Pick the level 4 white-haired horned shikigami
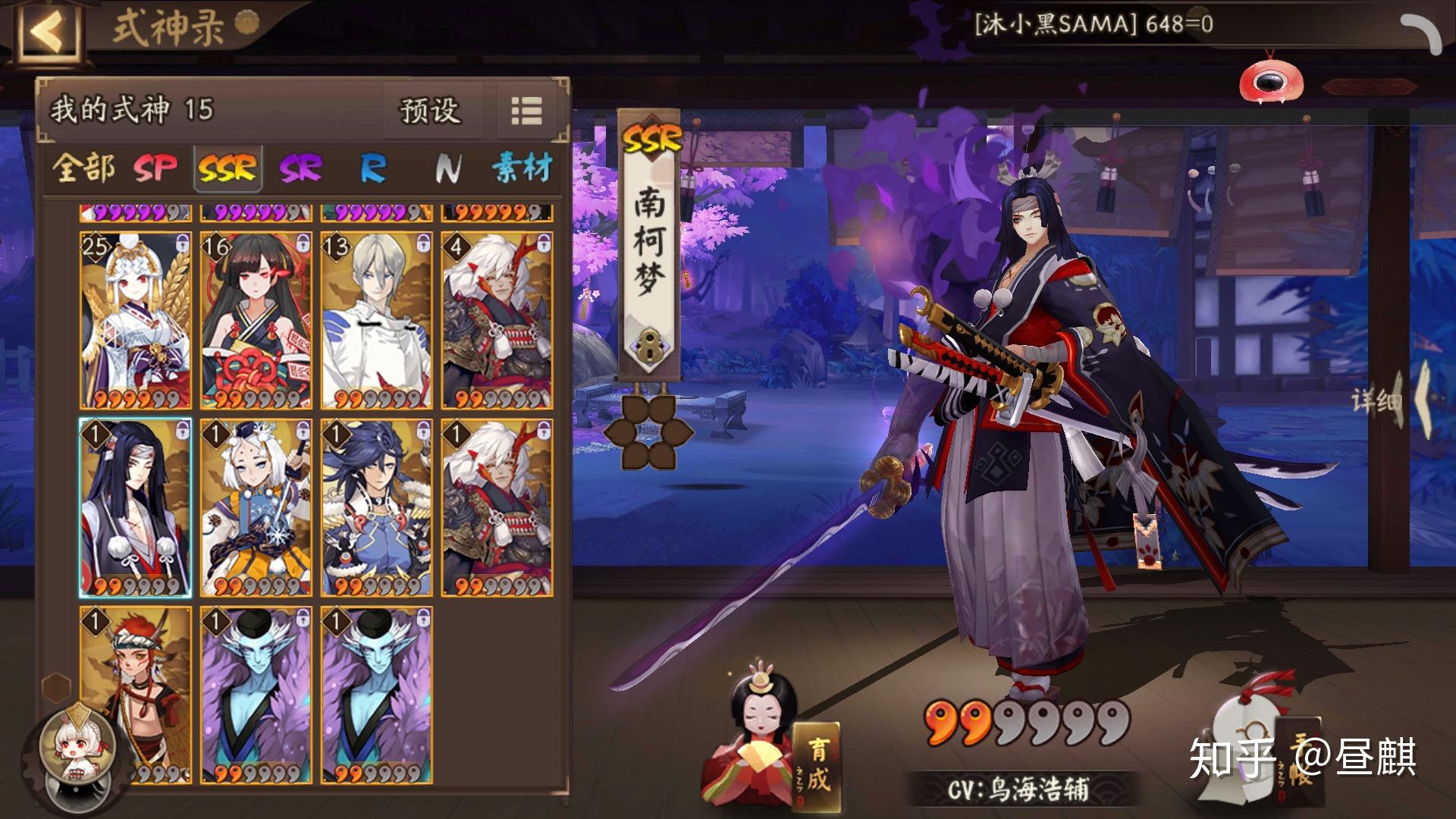This screenshot has height=819, width=1456. 497,320
